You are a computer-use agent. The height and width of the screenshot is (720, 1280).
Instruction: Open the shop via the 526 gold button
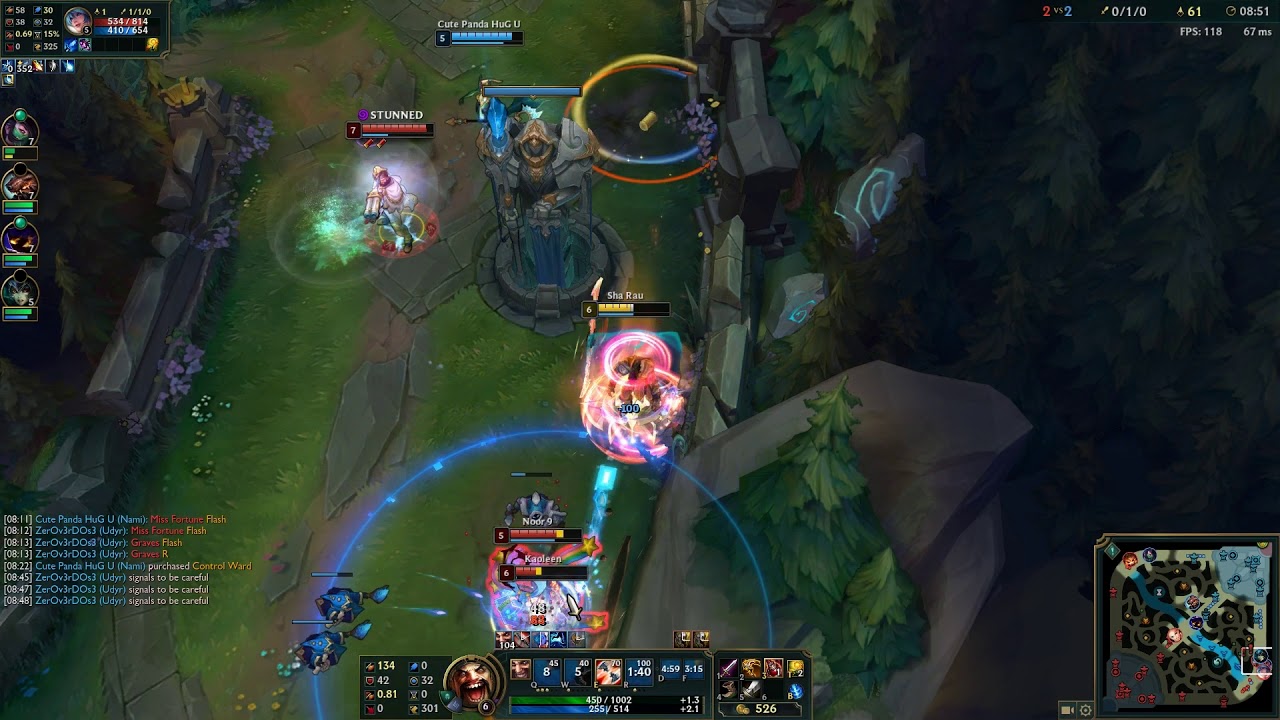click(757, 709)
